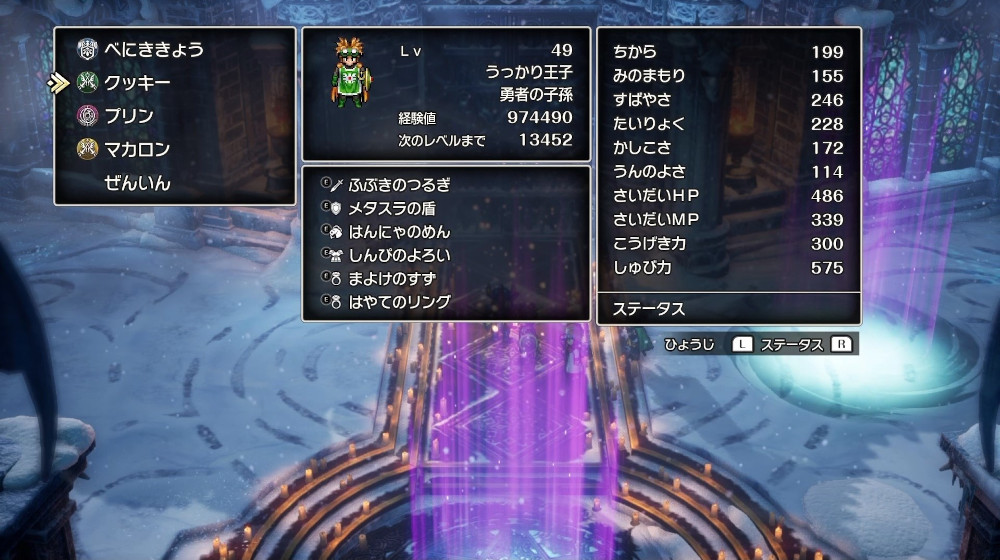Select the はんにゃのめん helmet slot
The height and width of the screenshot is (560, 1000).
(399, 231)
